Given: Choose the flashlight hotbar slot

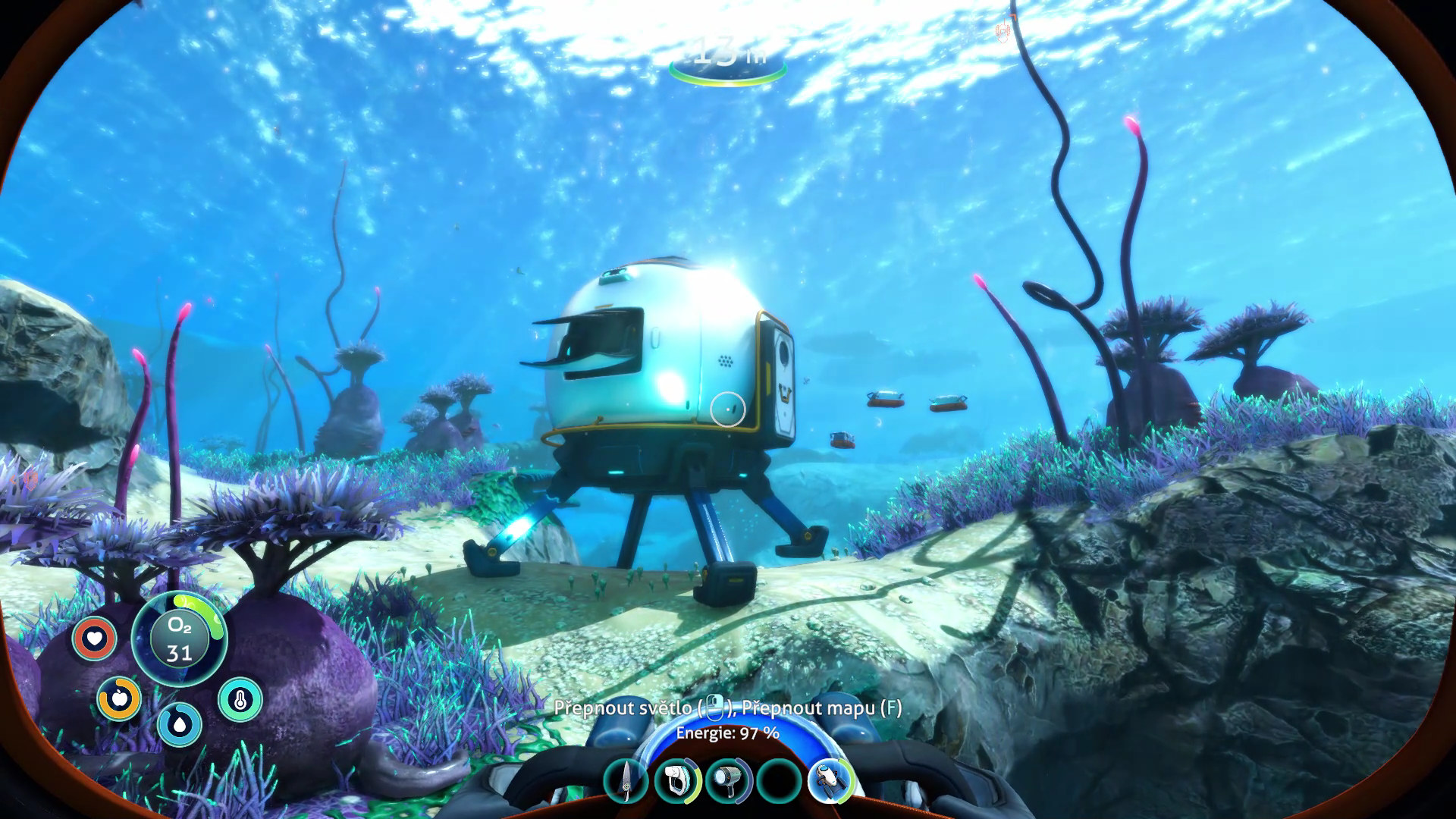Looking at the screenshot, I should click(x=728, y=781).
